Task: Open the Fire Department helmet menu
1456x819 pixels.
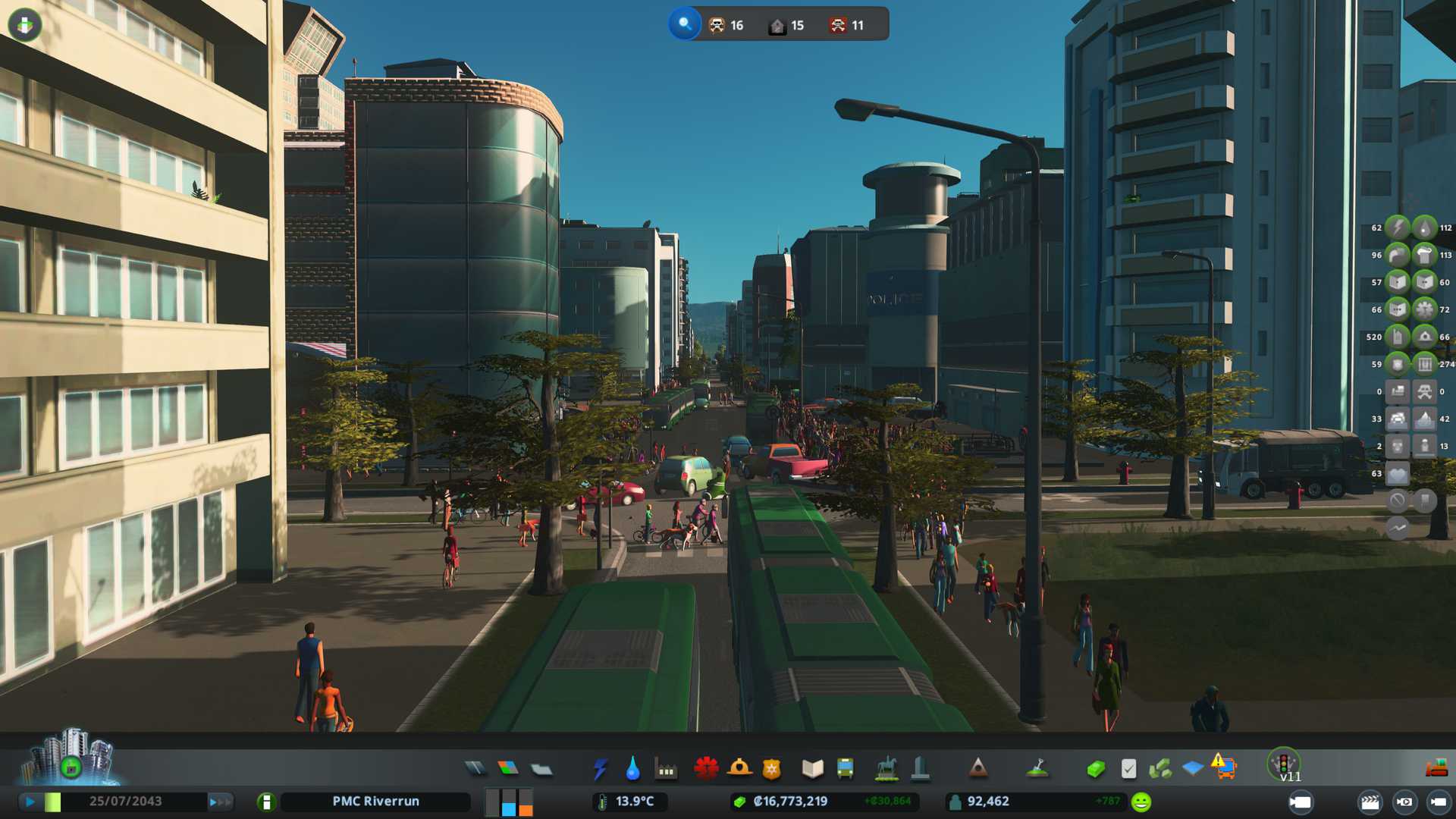Action: click(x=739, y=769)
